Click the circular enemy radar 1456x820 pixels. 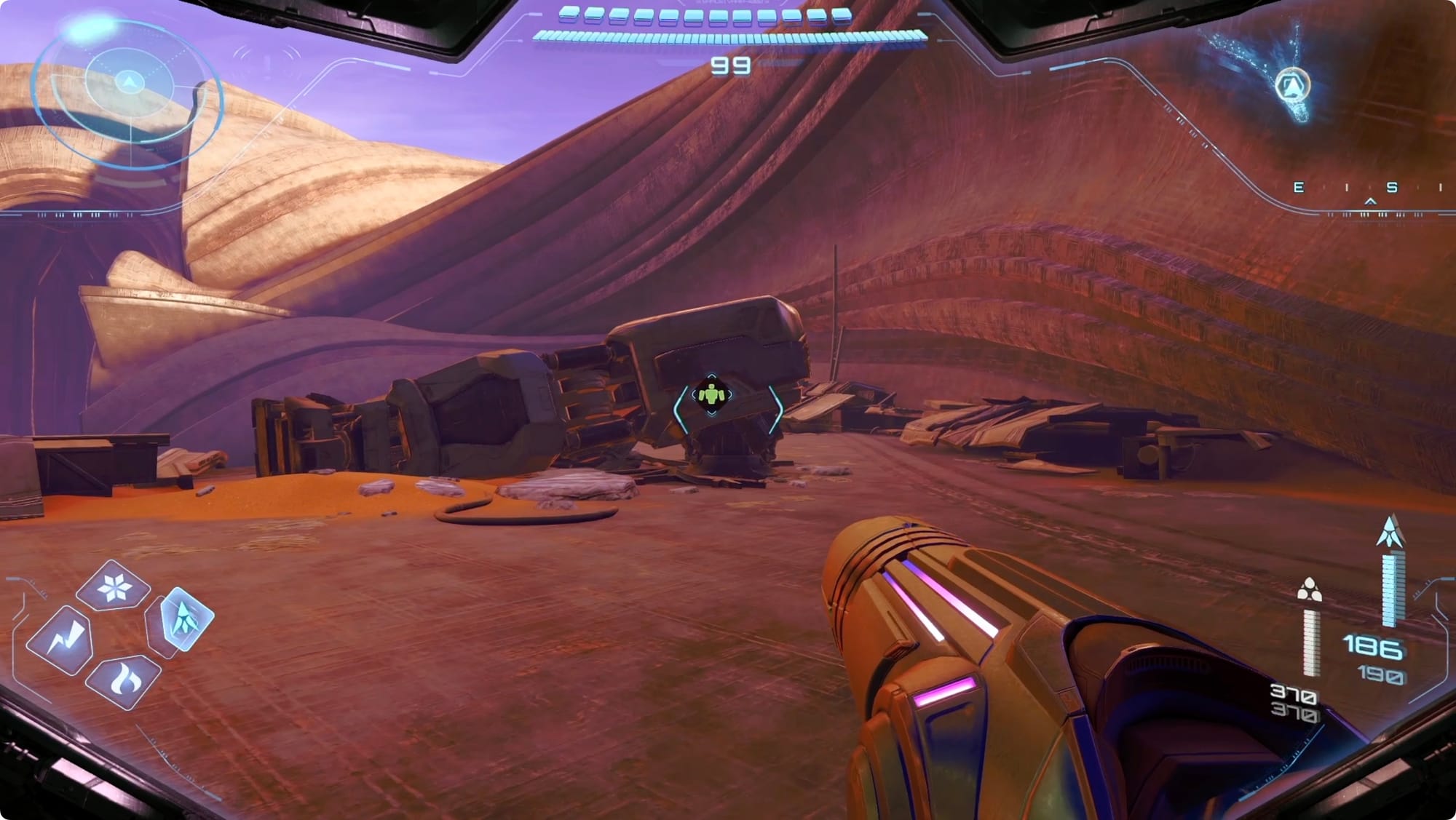(129, 91)
